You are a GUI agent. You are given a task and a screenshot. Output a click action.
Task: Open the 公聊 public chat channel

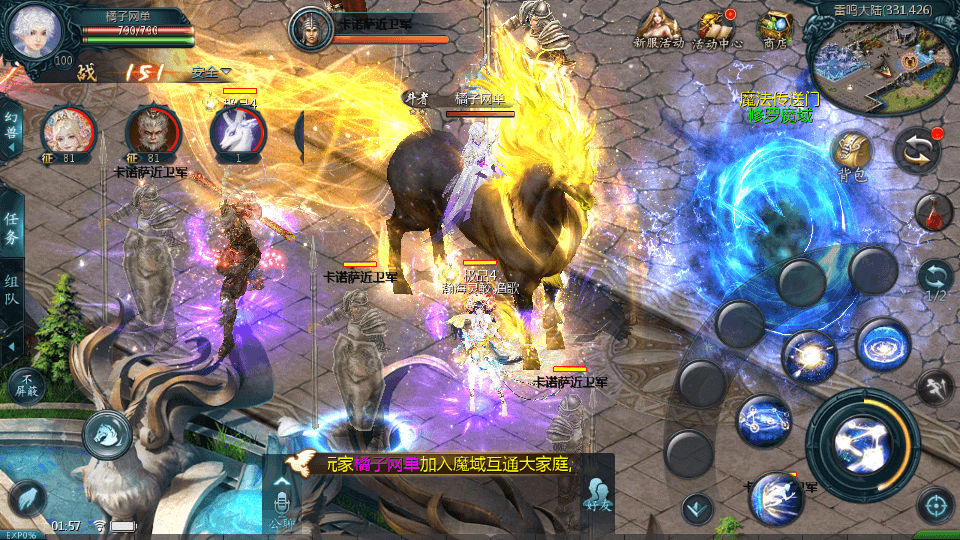tap(282, 502)
